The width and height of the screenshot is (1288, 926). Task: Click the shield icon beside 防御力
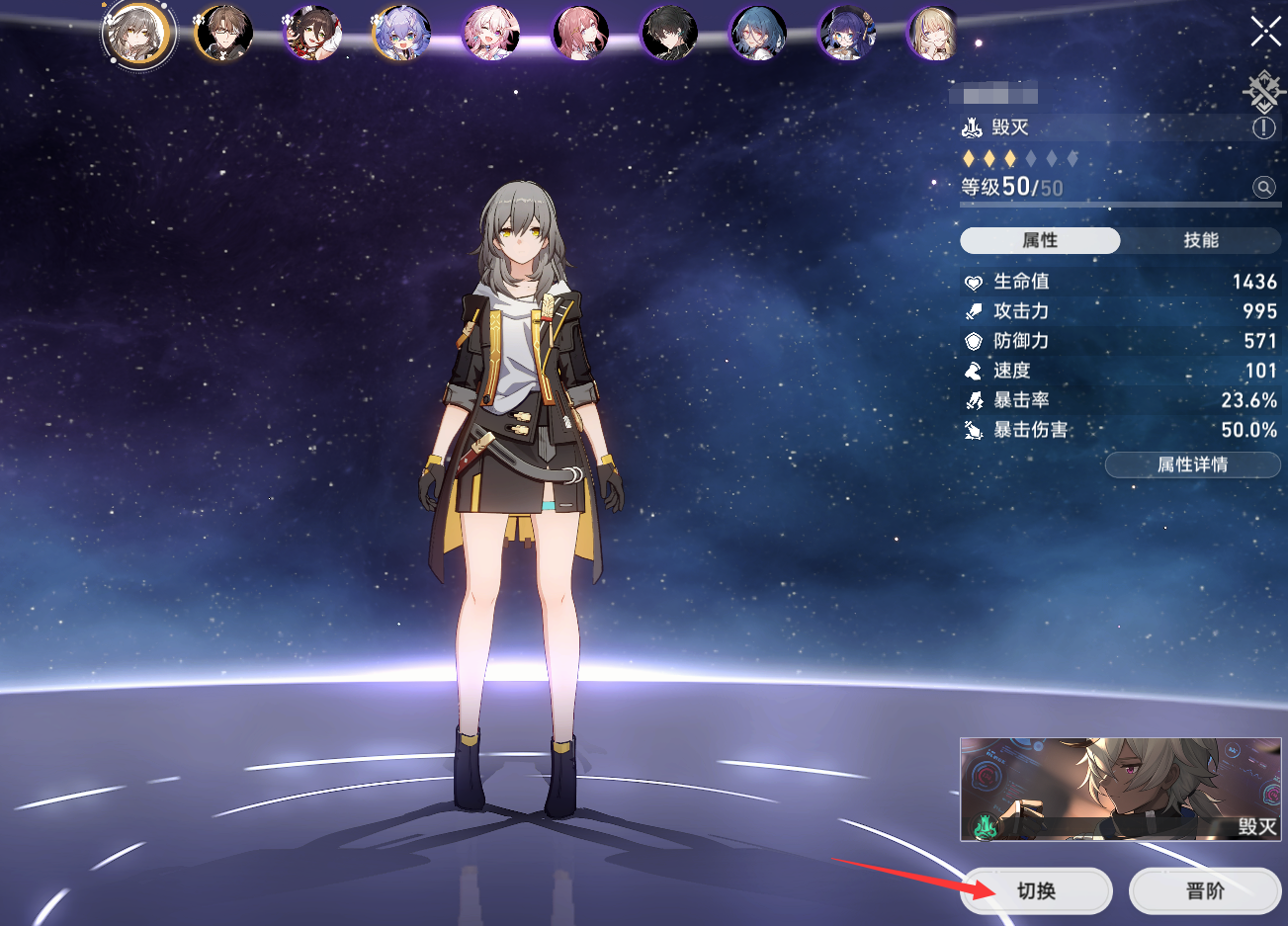point(976,341)
